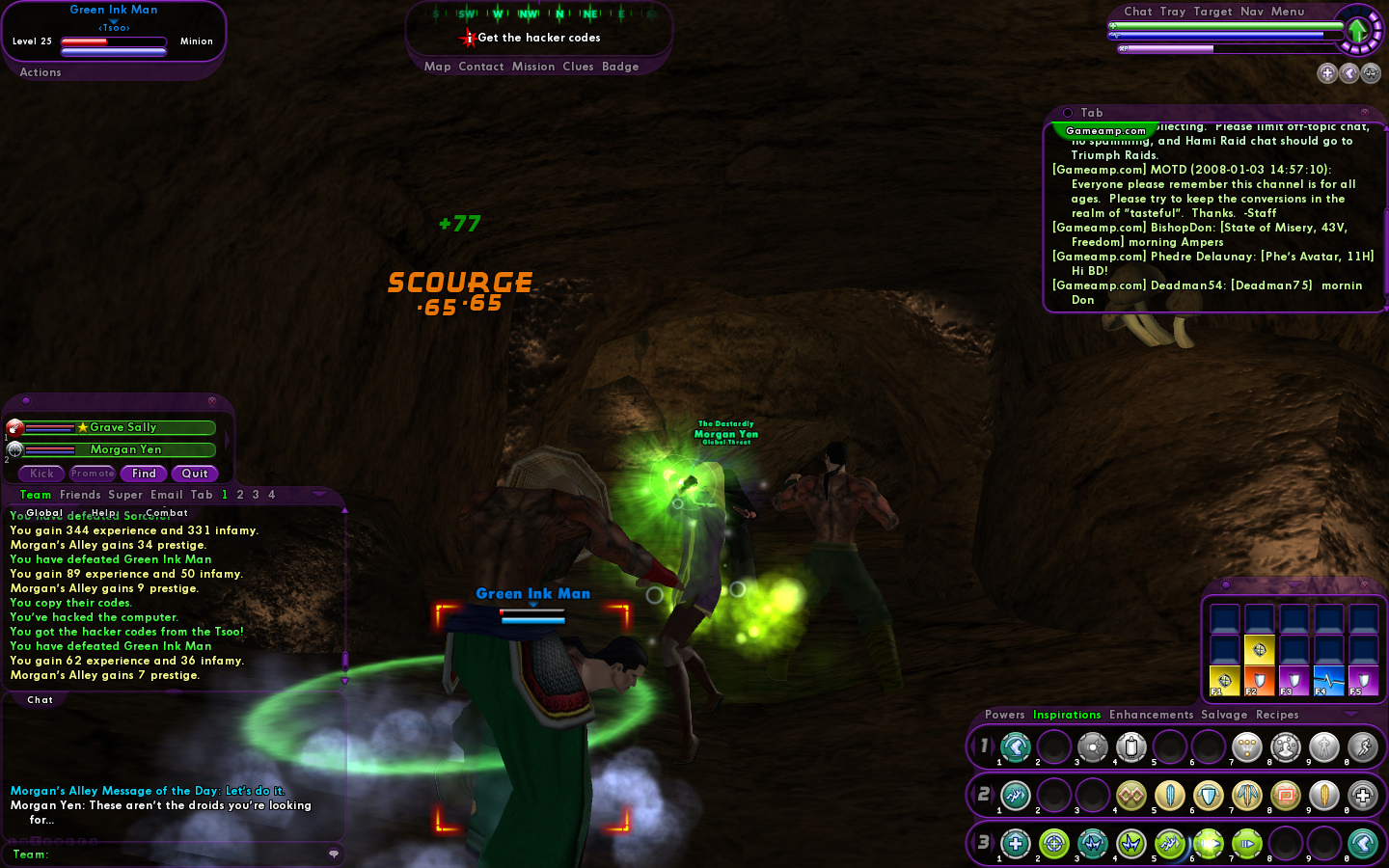Quit the team
Viewport: 1389px width, 868px height.
pyautogui.click(x=195, y=474)
